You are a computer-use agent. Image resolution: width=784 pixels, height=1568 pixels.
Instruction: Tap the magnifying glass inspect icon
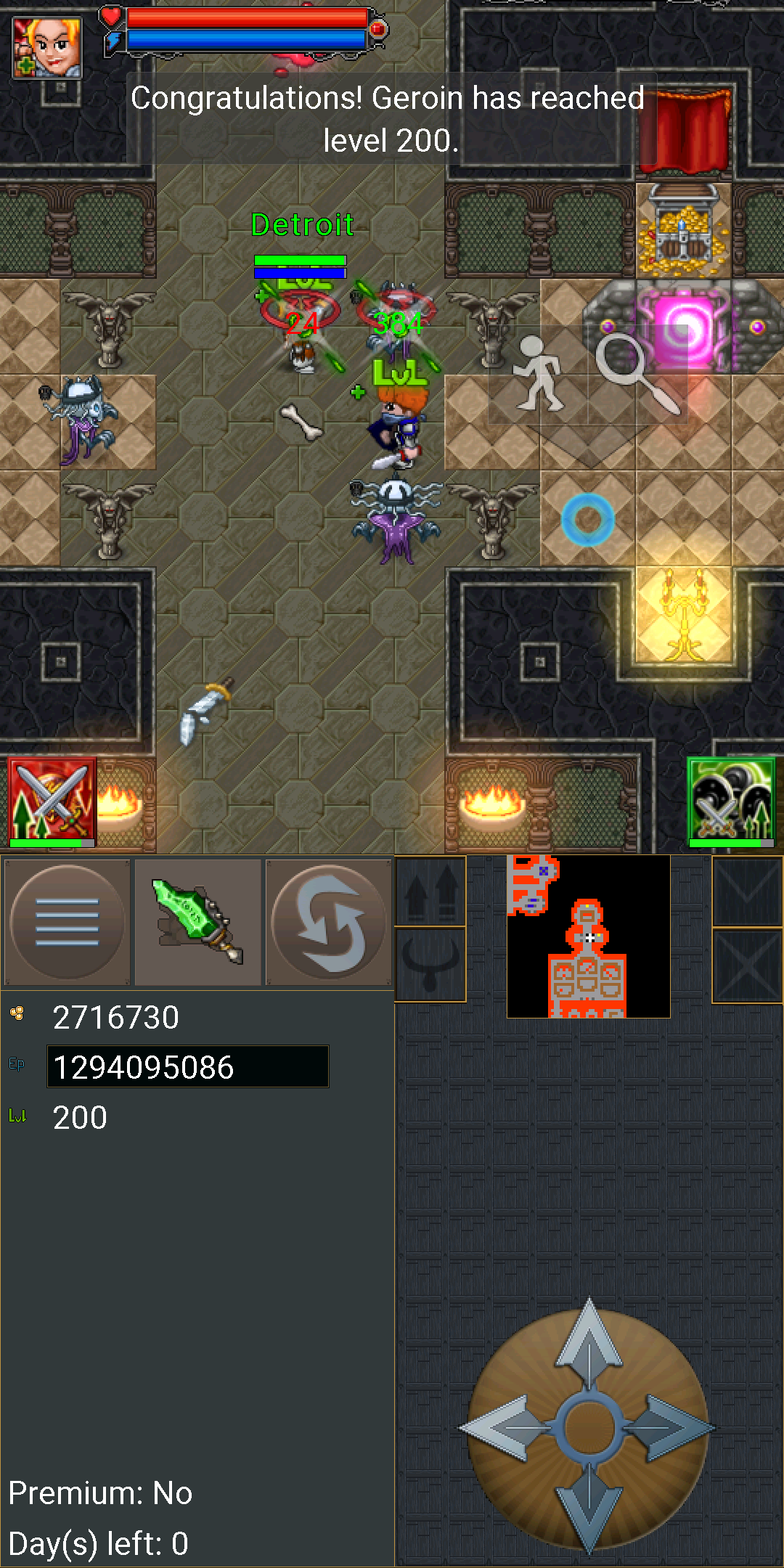637,373
